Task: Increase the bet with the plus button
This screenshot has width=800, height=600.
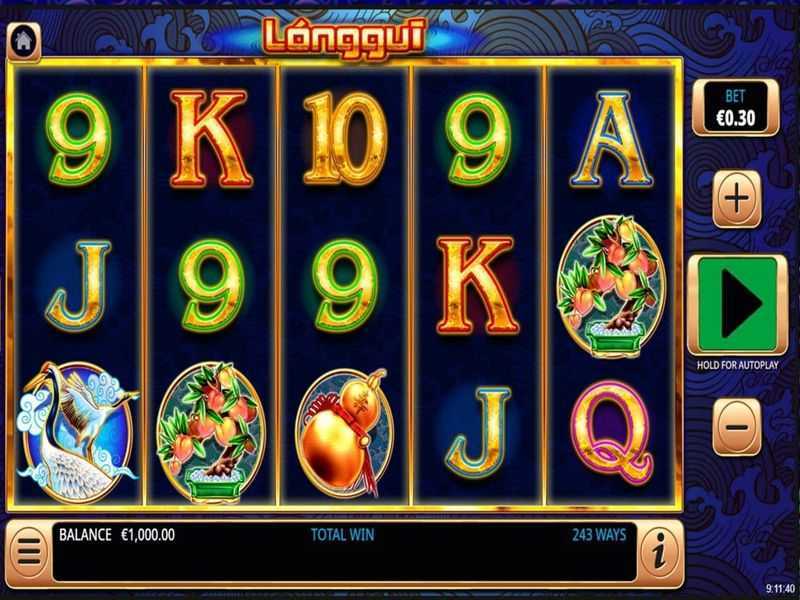Action: coord(736,198)
